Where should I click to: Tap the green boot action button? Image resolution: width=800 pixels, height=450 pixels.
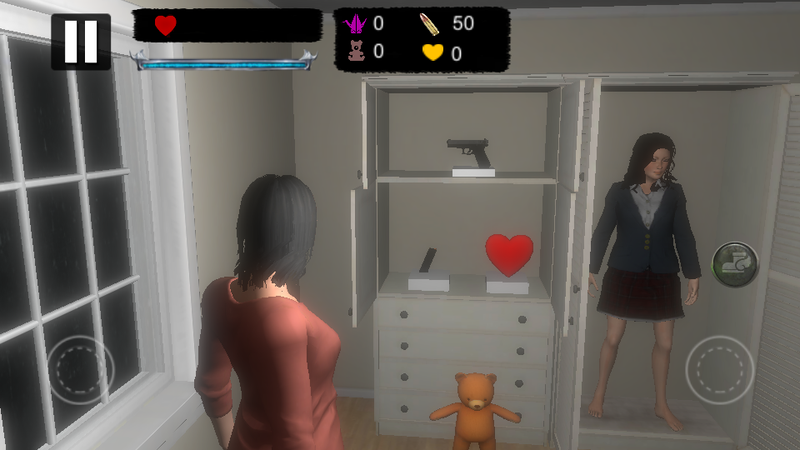[735, 263]
